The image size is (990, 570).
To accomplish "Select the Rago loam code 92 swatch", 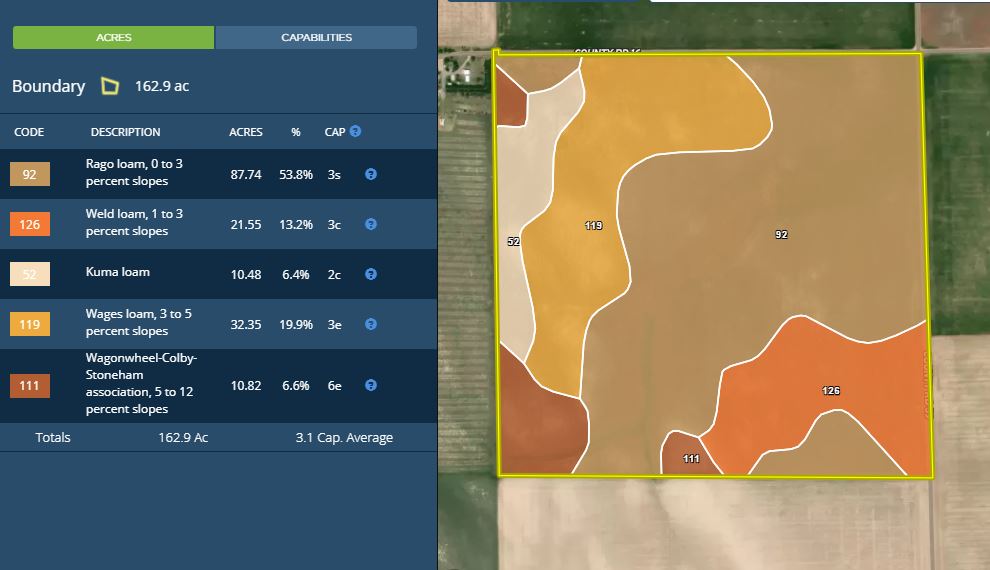I will pyautogui.click(x=30, y=175).
